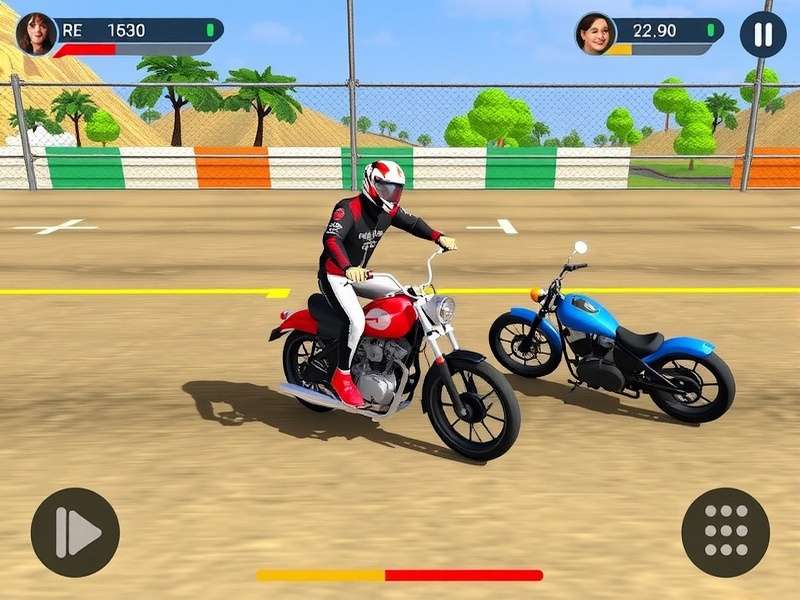Select the opponent's avatar portrait
The width and height of the screenshot is (800, 600).
point(595,34)
